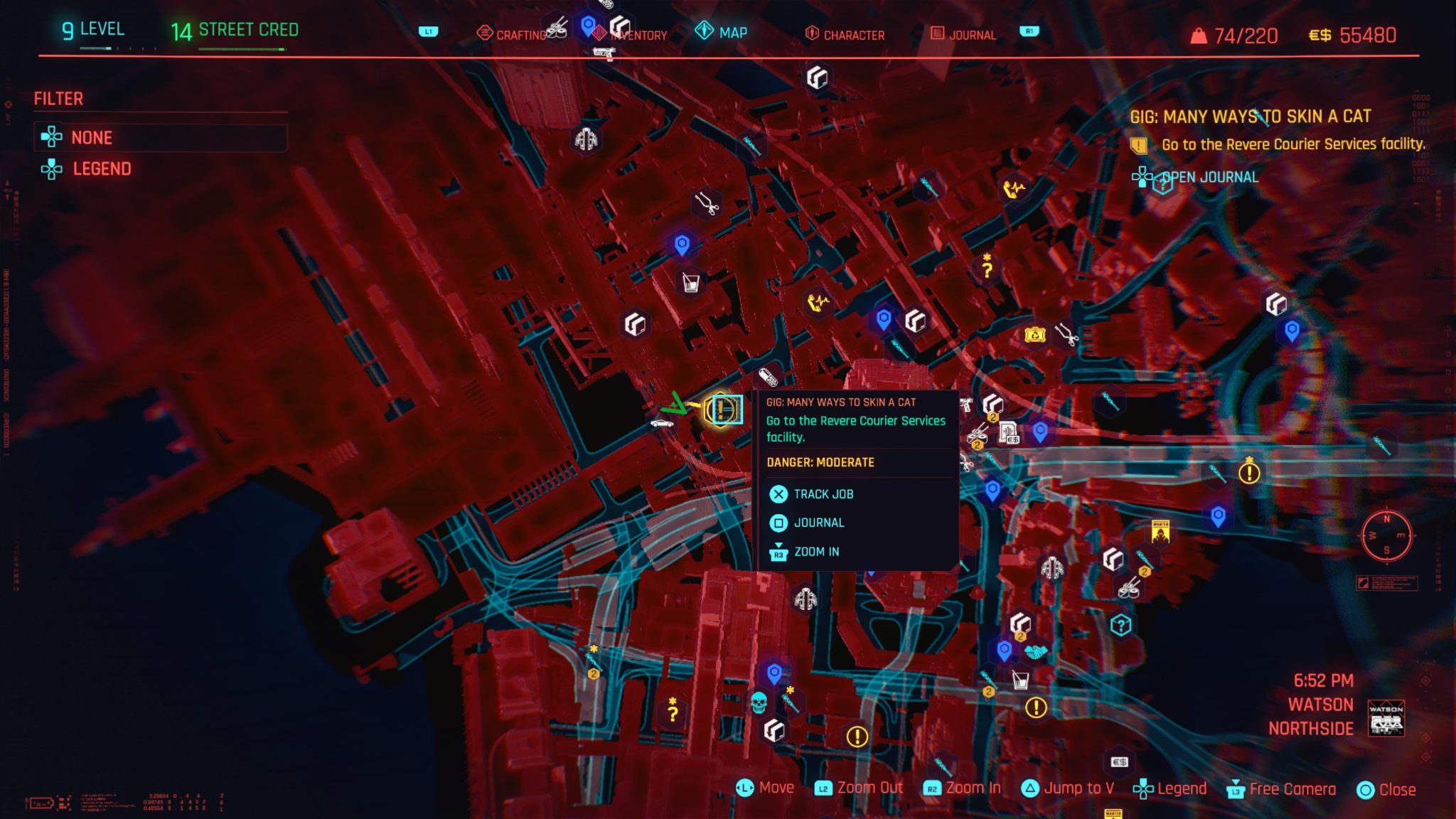Expand the LEGEND panel
This screenshot has width=1456, height=819.
[x=103, y=169]
